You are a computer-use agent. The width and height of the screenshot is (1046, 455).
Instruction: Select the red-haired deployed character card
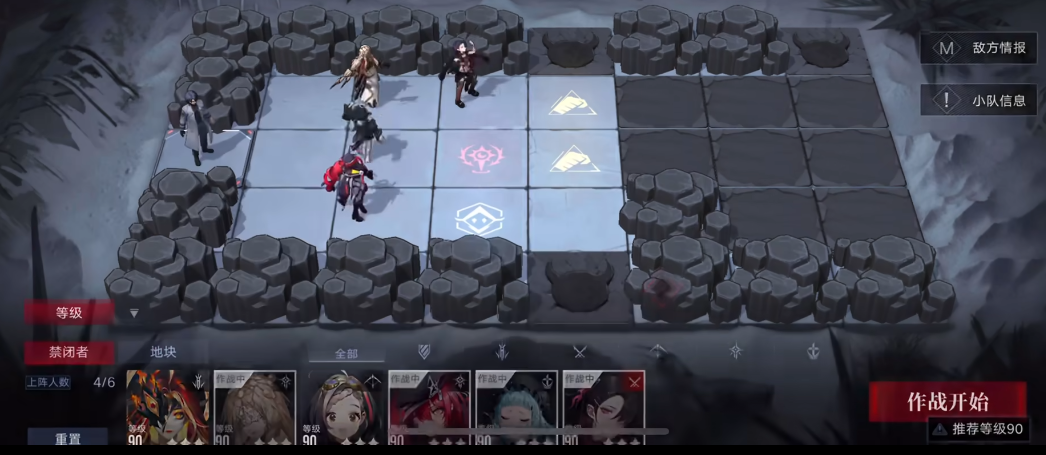pos(429,408)
